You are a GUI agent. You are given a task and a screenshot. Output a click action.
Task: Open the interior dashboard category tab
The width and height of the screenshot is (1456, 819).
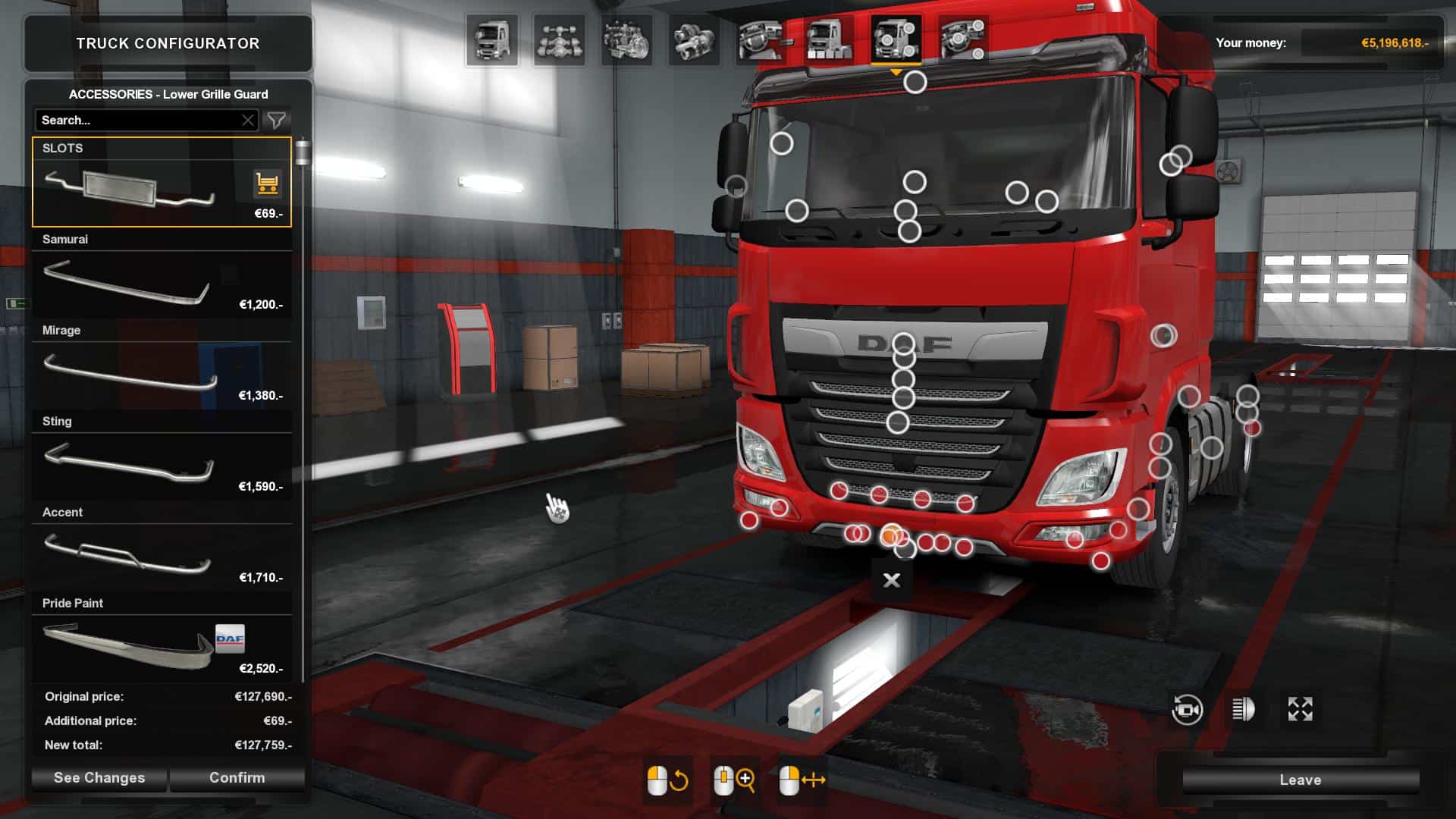point(761,40)
